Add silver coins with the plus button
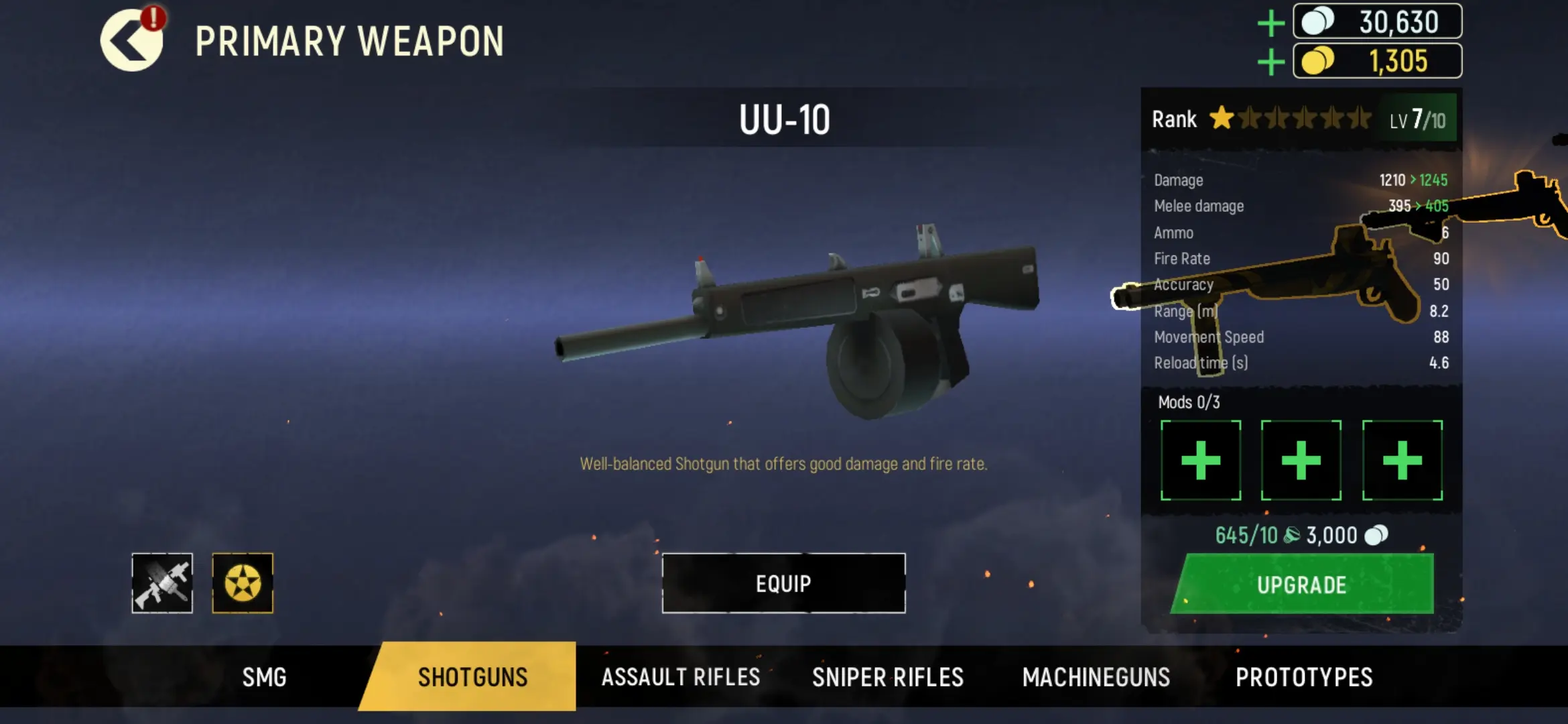Screen dimensions: 1568x724 [x=1270, y=23]
